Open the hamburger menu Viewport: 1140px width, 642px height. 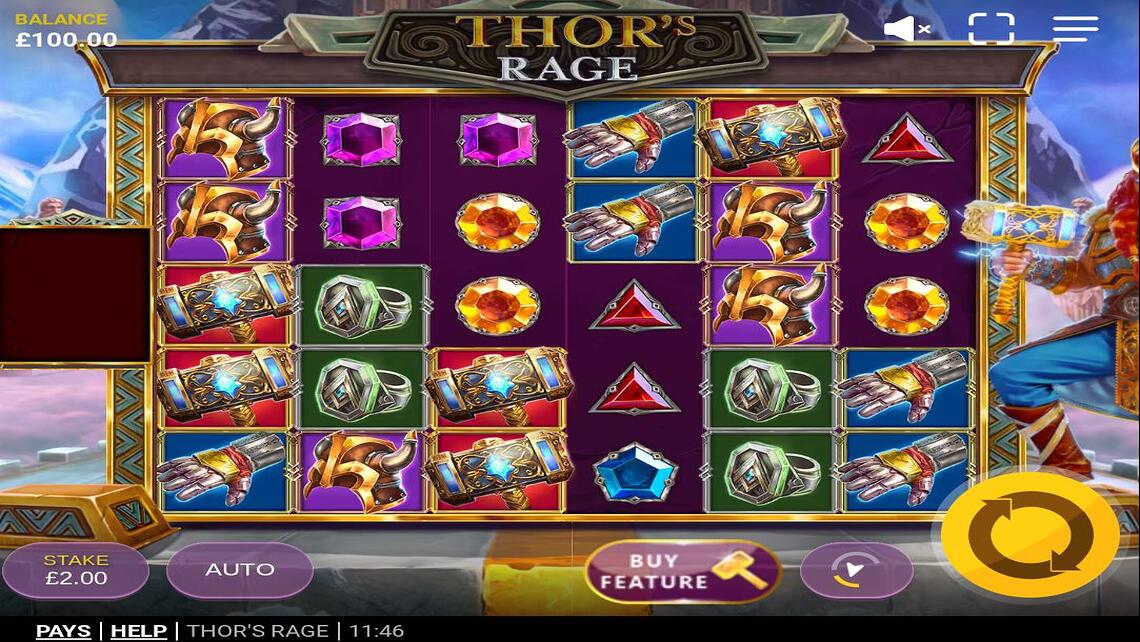point(1075,29)
